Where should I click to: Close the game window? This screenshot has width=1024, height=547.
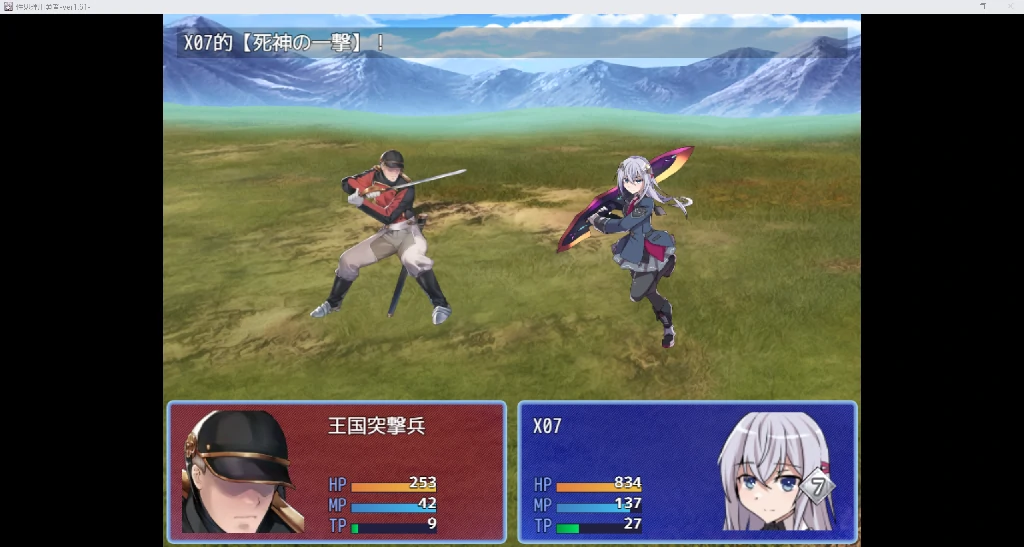pyautogui.click(x=1008, y=6)
